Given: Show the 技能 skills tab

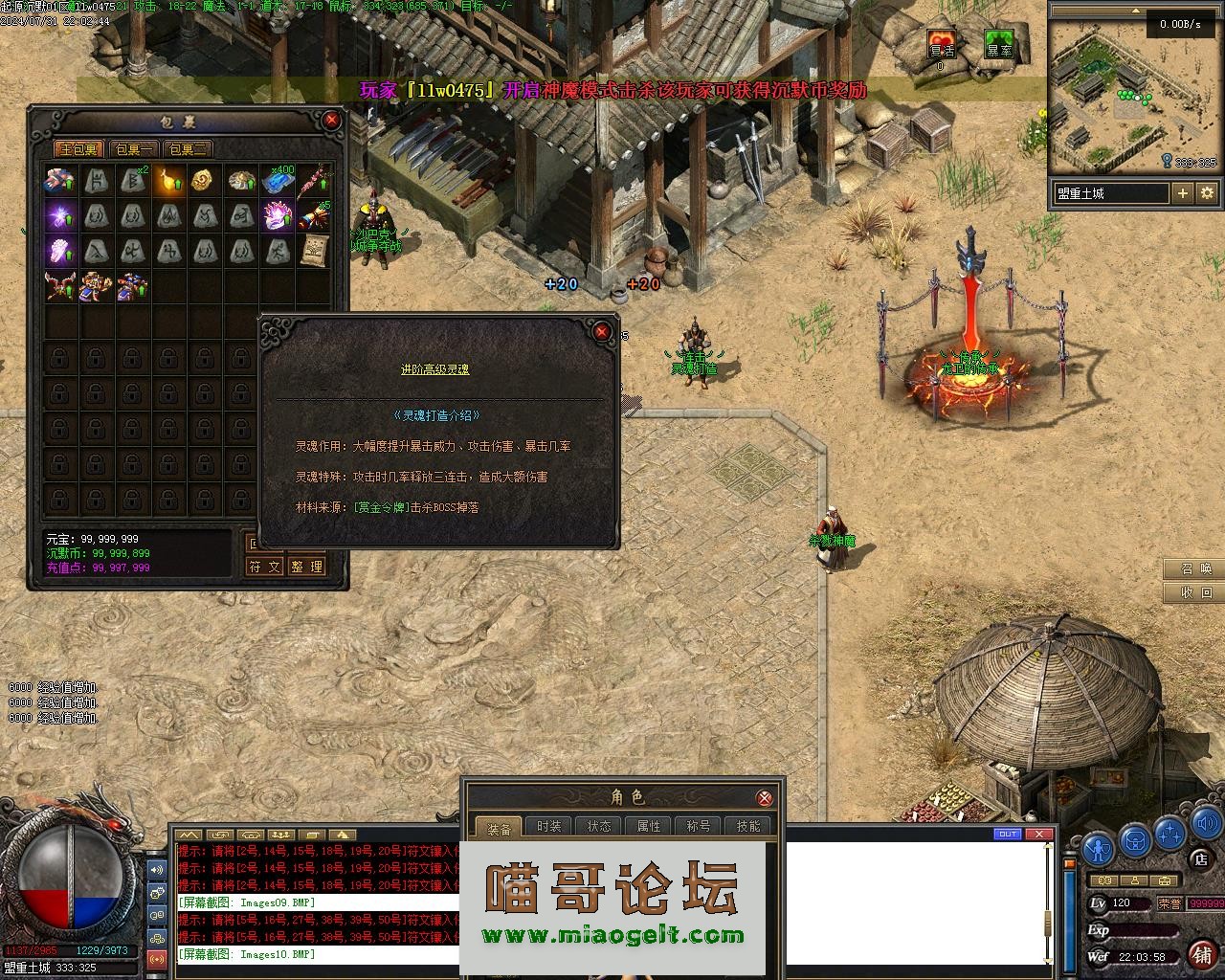Looking at the screenshot, I should 748,827.
